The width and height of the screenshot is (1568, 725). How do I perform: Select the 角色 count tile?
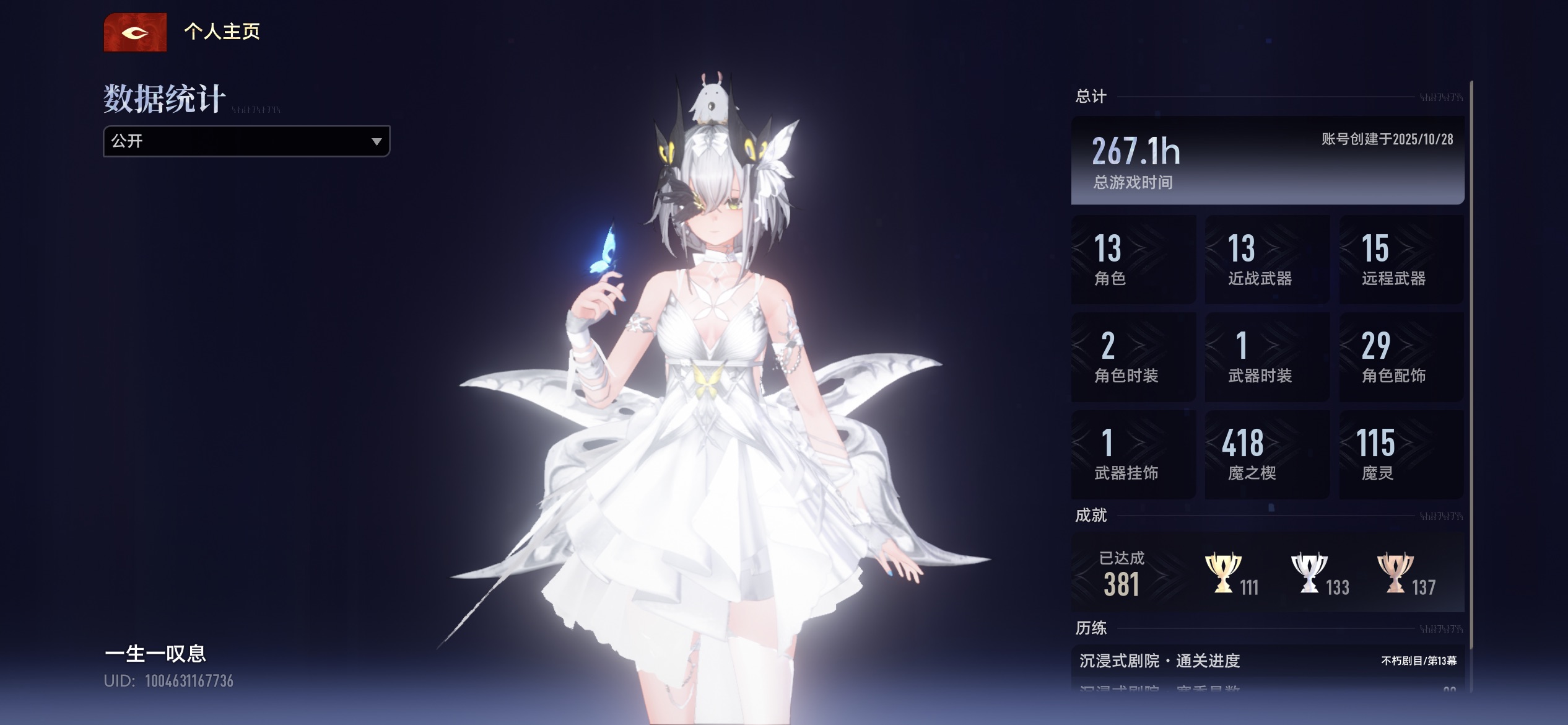1133,260
